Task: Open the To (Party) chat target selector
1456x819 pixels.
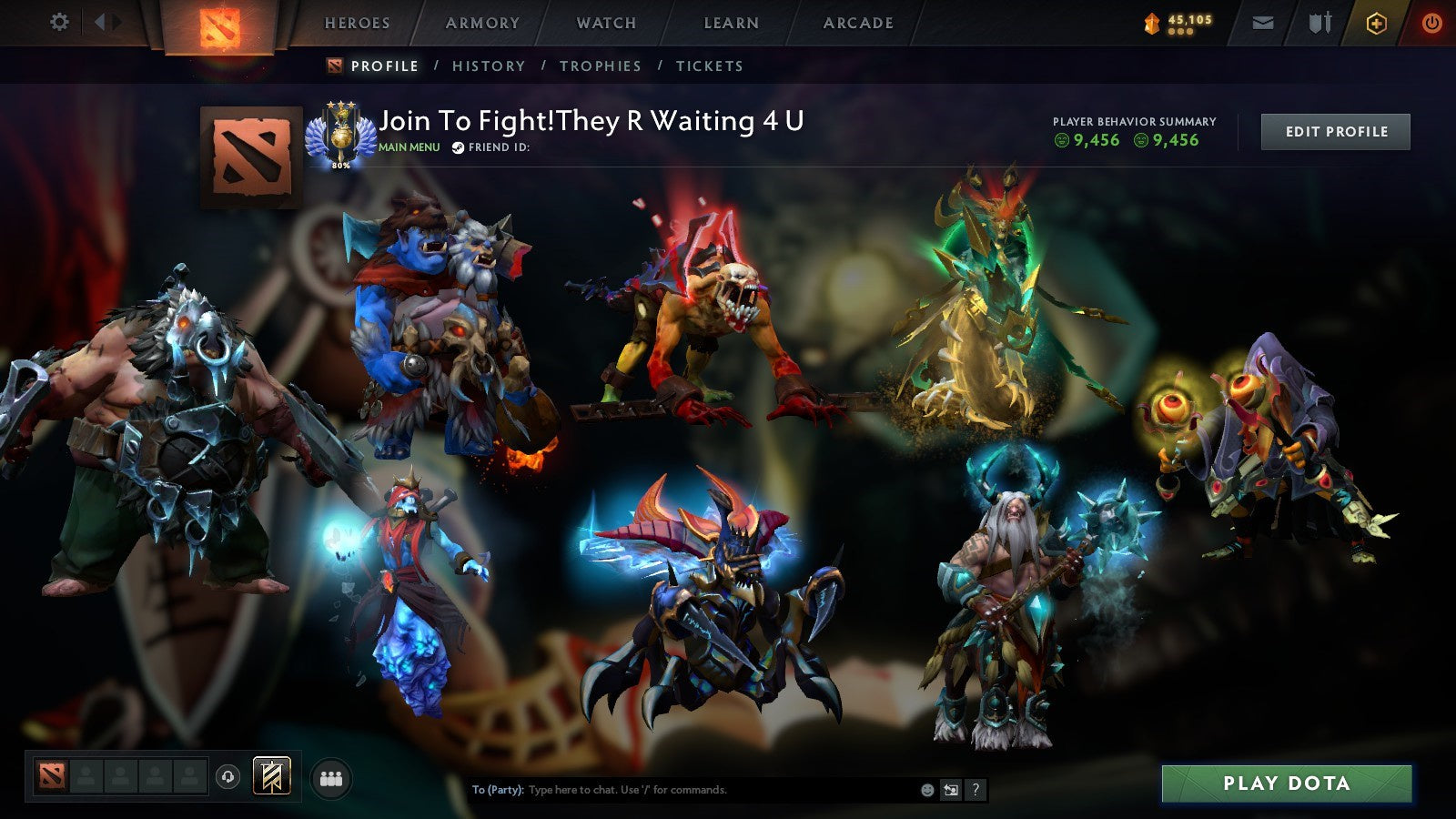Action: (498, 790)
